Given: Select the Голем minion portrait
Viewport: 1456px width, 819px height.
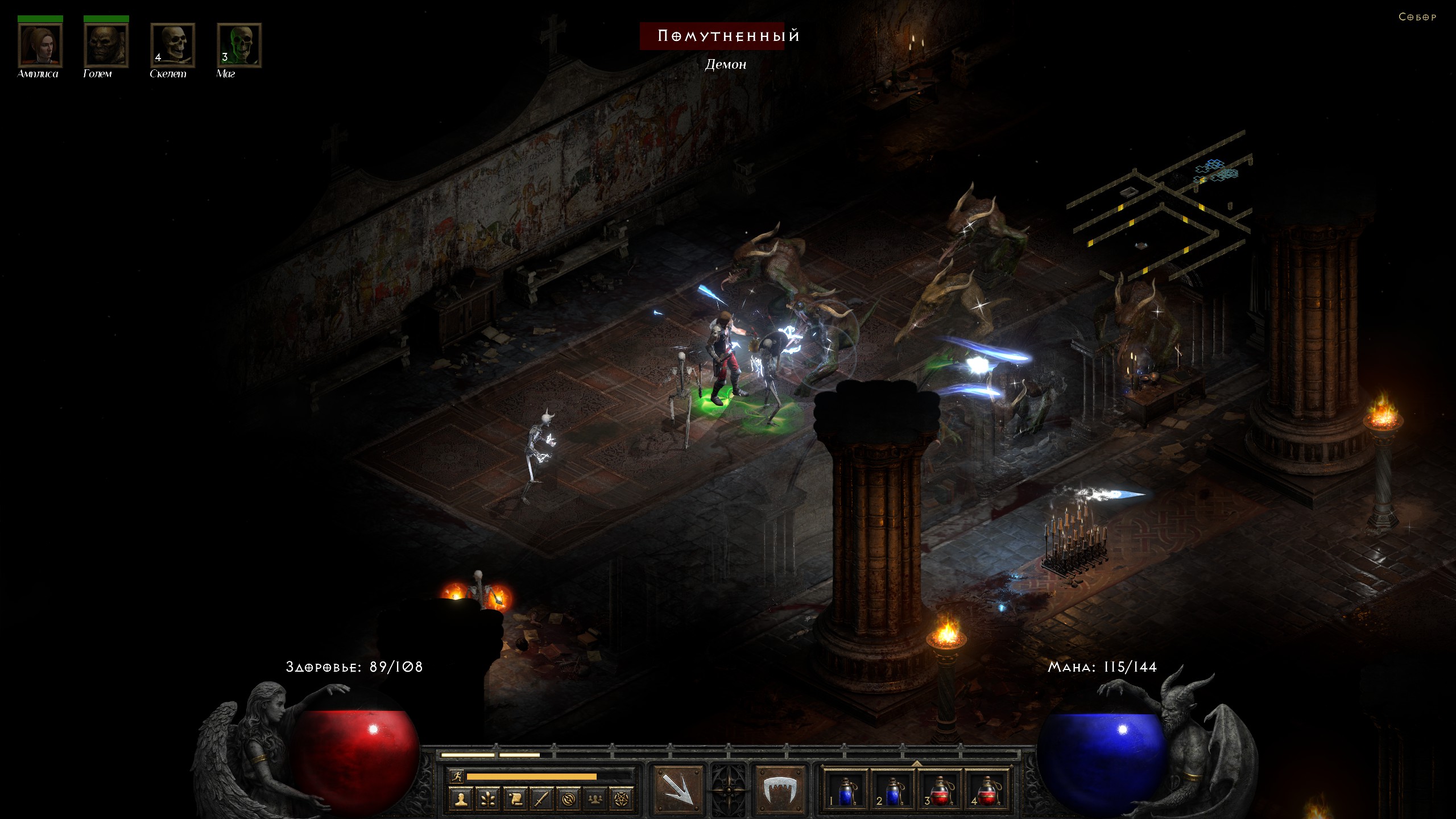Looking at the screenshot, I should click(106, 45).
